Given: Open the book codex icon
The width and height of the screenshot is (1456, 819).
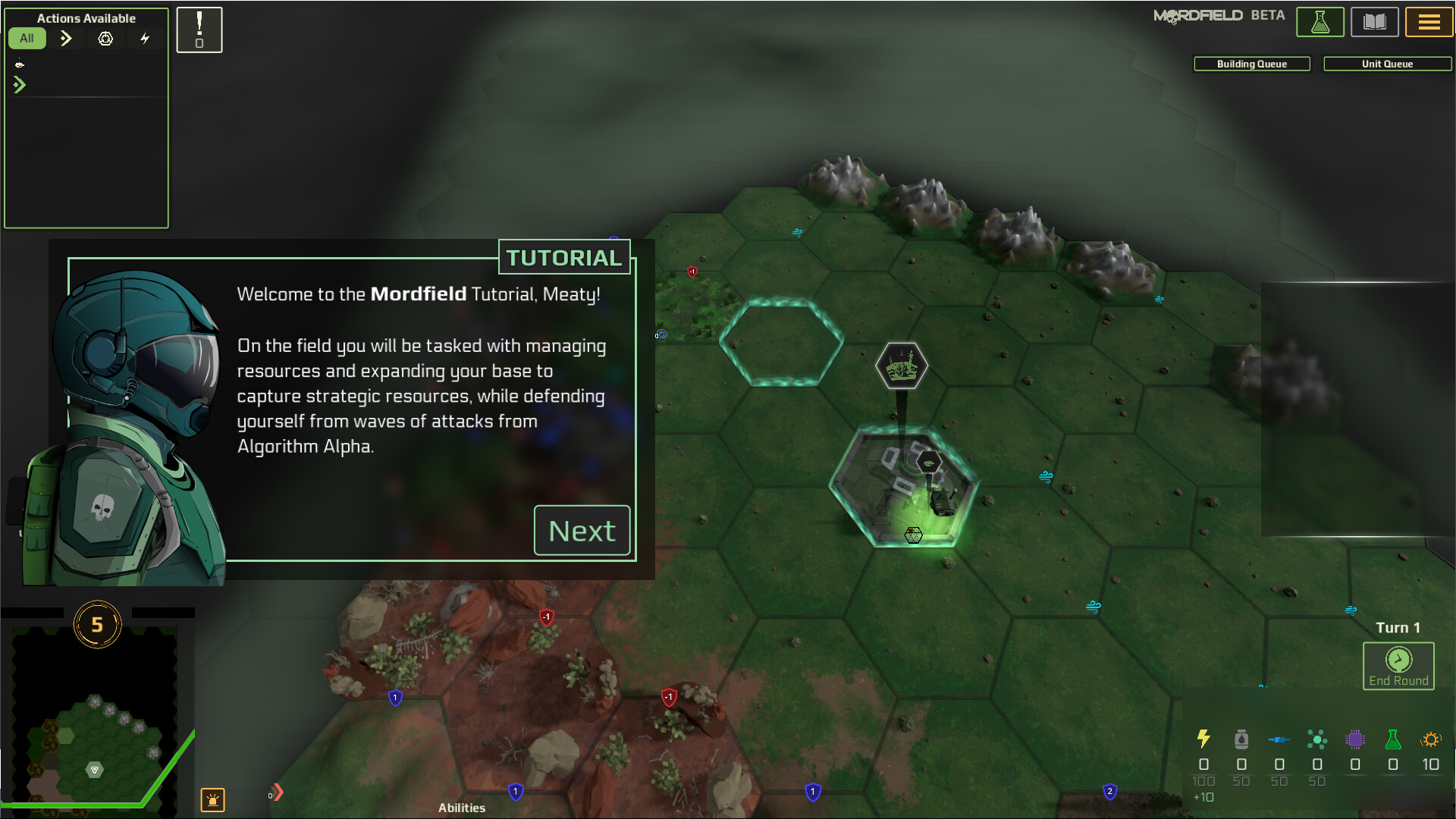Looking at the screenshot, I should [x=1374, y=22].
